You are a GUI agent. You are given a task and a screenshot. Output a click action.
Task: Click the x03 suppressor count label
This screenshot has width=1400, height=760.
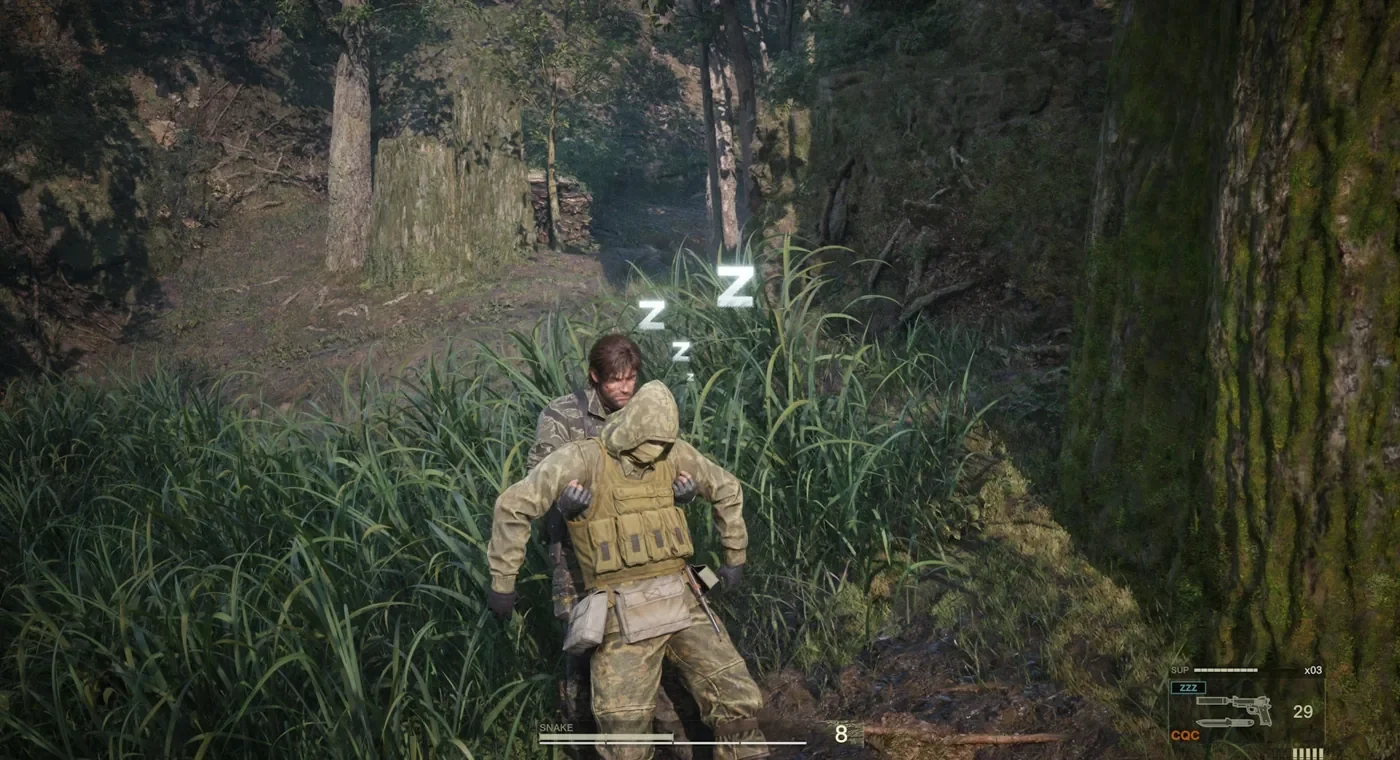click(x=1313, y=669)
